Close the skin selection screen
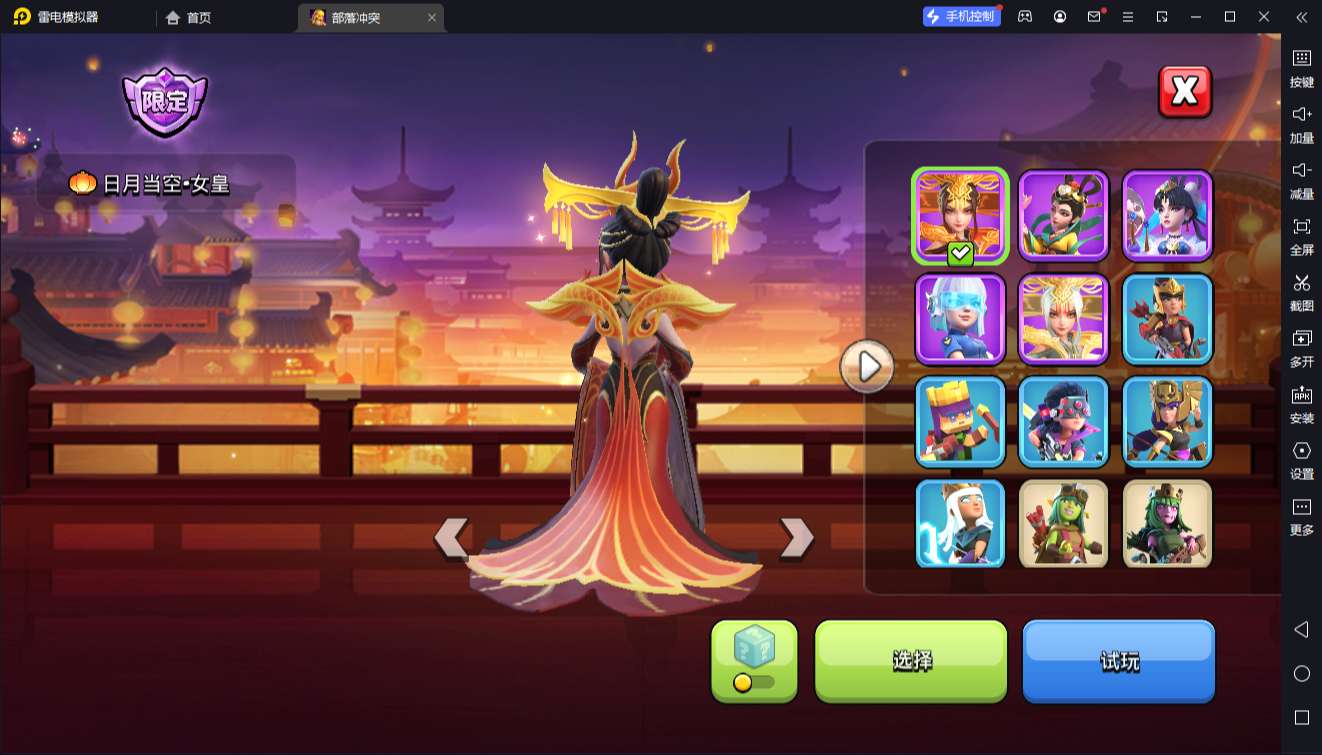 click(1185, 92)
